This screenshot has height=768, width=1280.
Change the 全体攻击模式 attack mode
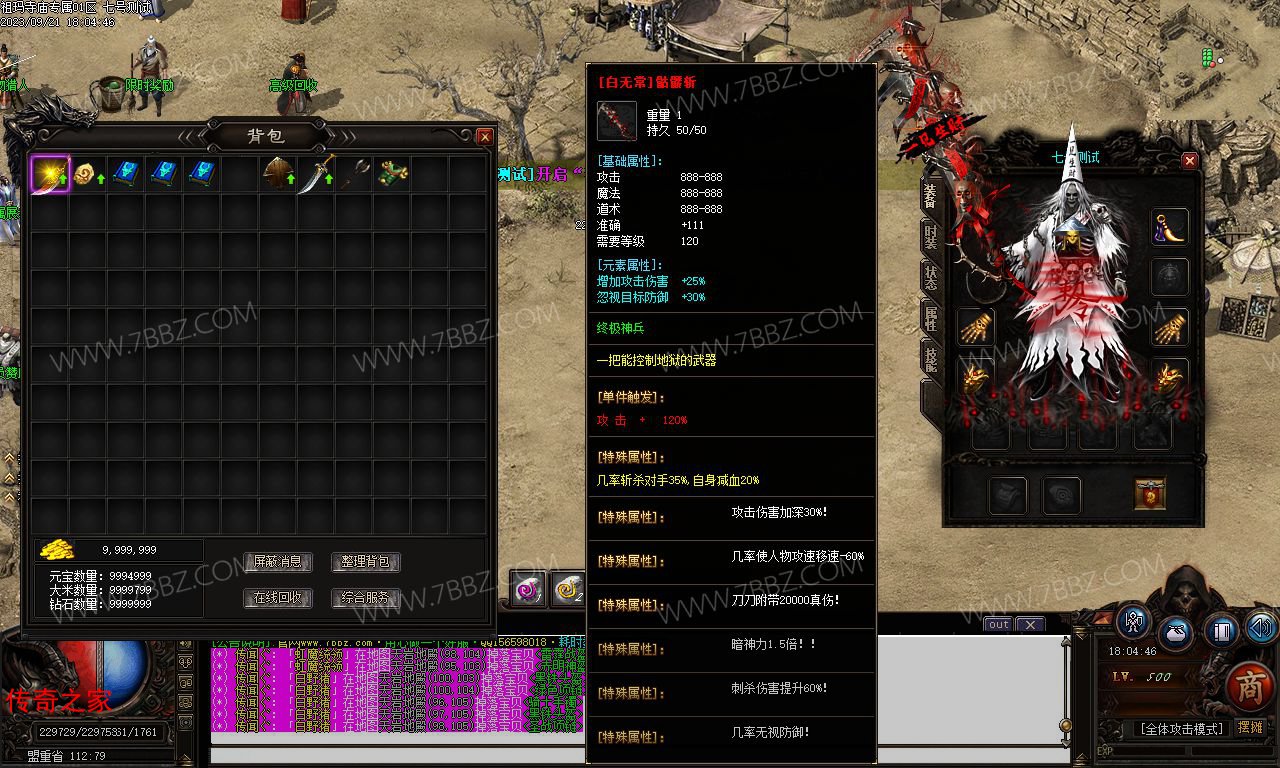tap(1179, 729)
